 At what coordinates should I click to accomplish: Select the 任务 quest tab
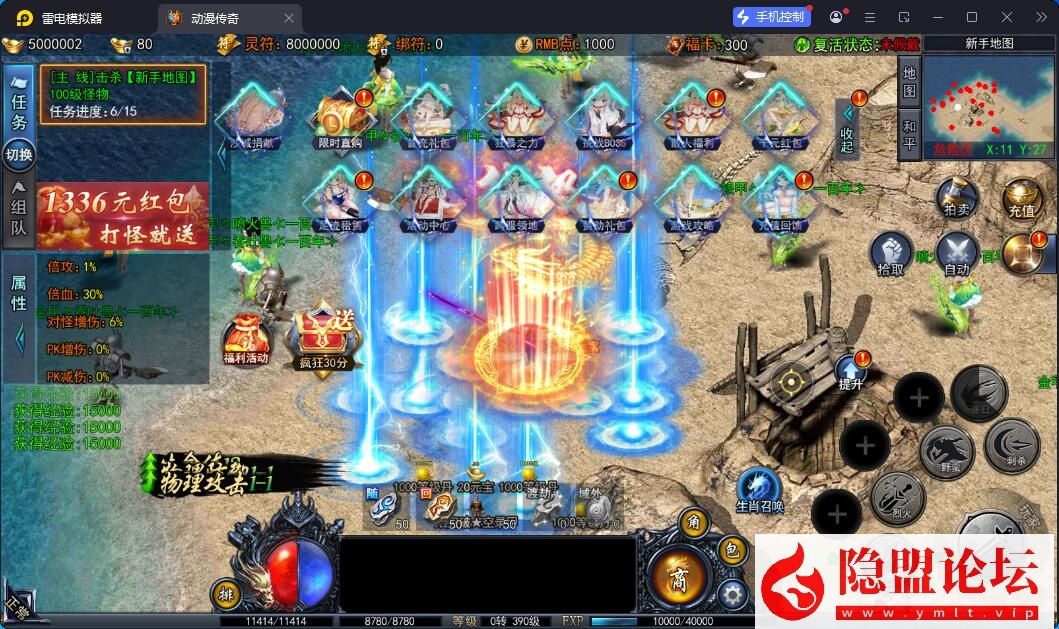pyautogui.click(x=19, y=109)
